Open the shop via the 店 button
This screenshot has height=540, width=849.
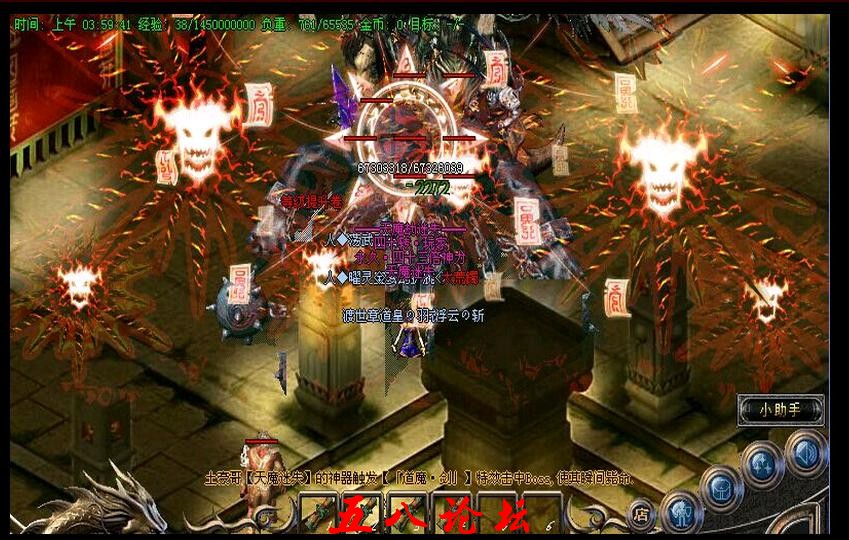[x=641, y=514]
